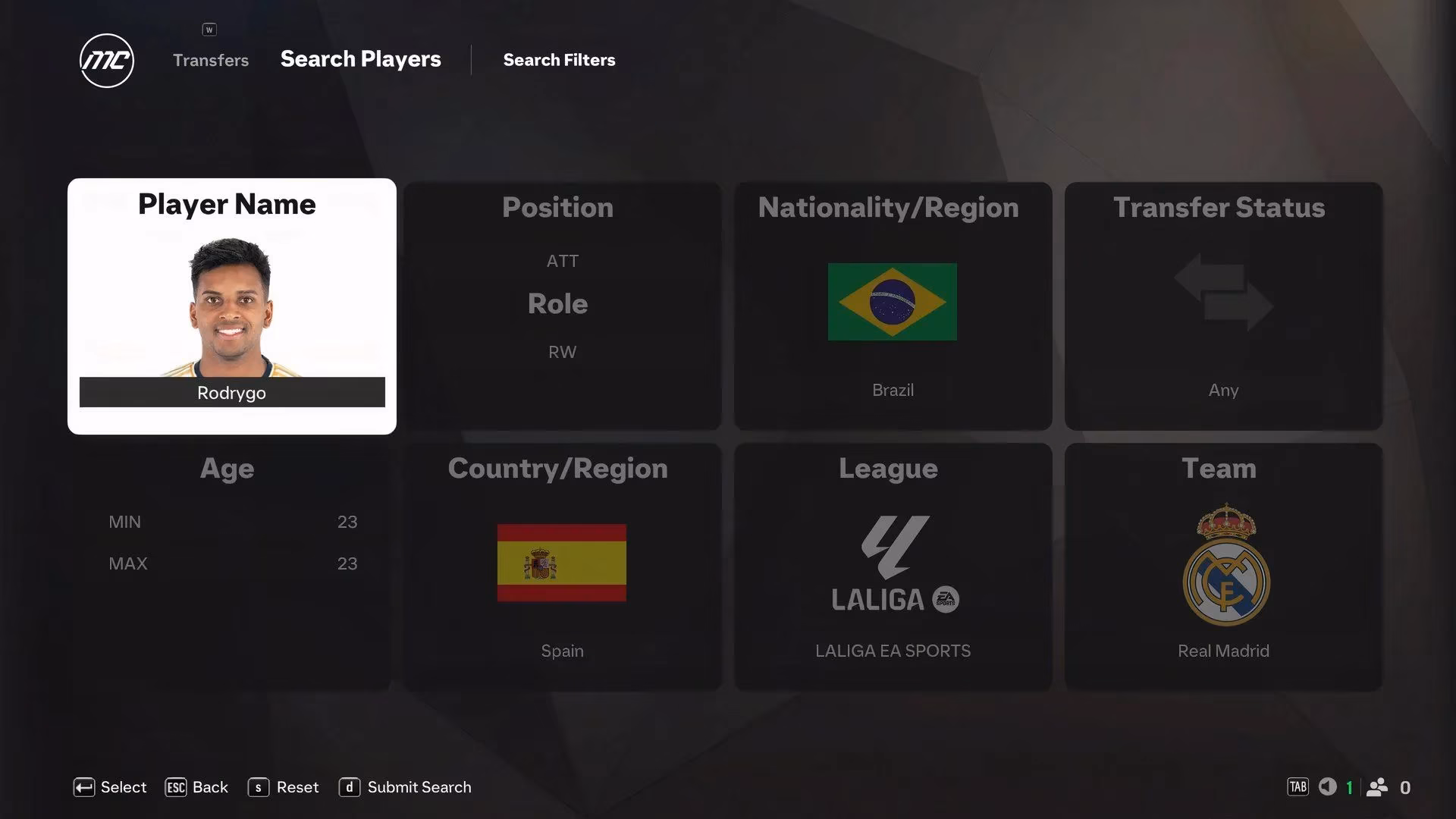Click the EA FC club logo icon
Image resolution: width=1456 pixels, height=819 pixels.
coord(106,61)
